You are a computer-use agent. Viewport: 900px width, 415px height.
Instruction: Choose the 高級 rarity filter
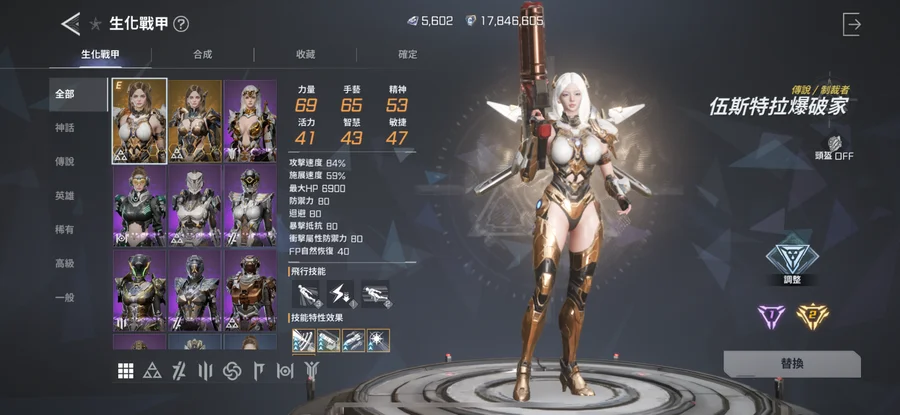pos(65,264)
